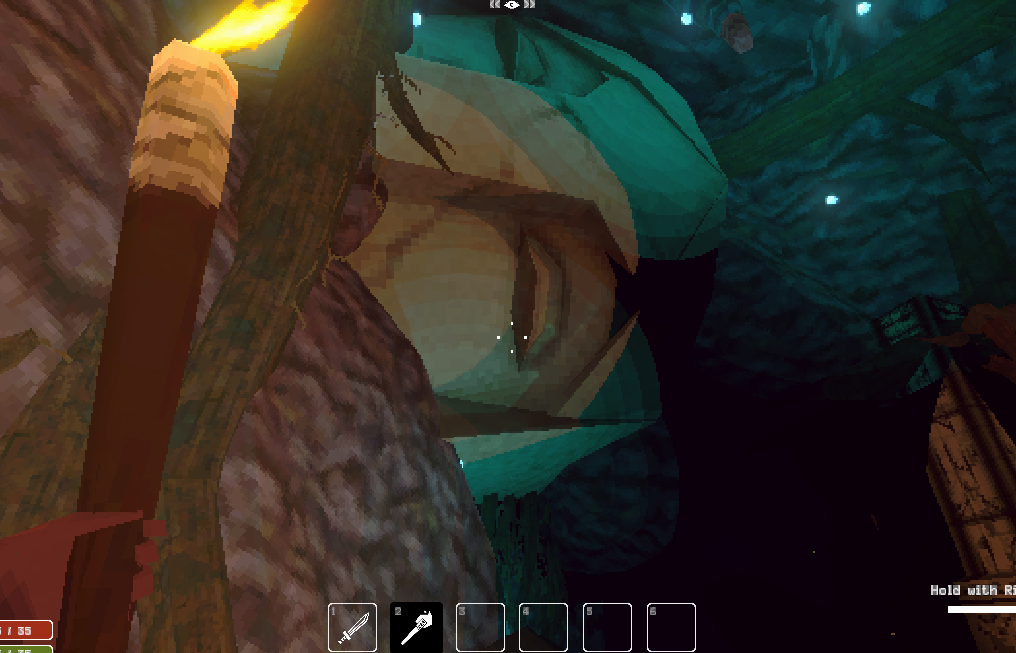The image size is (1016, 653).
Task: Select the sword in hotbar slot 1
Action: (353, 628)
